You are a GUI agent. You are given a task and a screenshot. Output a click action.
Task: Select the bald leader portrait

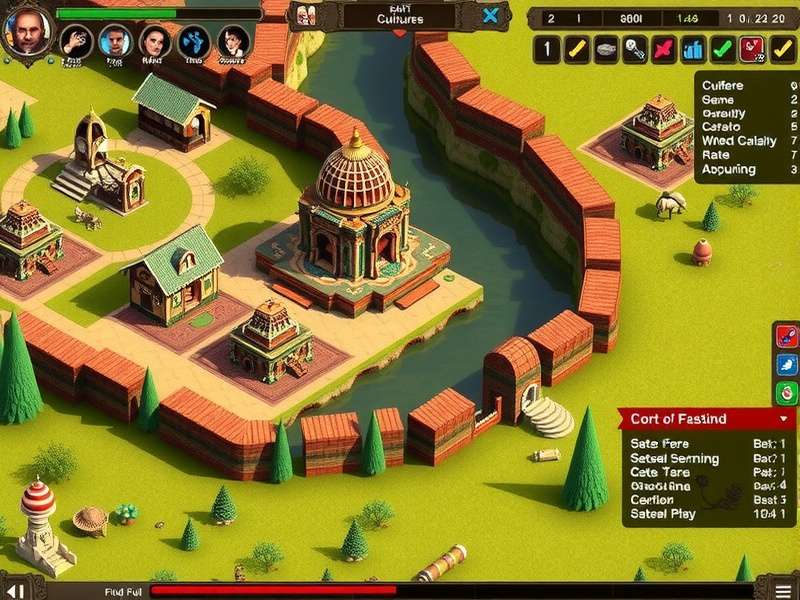pyautogui.click(x=27, y=30)
